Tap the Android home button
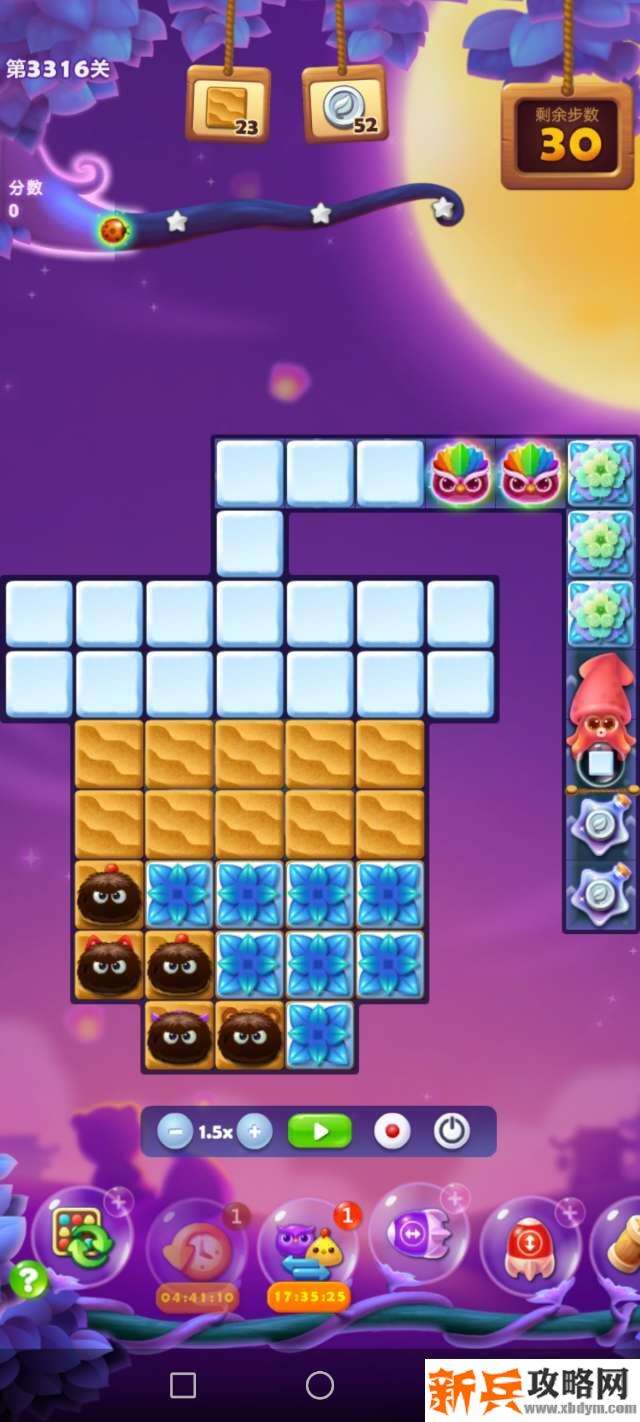Image resolution: width=640 pixels, height=1422 pixels. (320, 1385)
